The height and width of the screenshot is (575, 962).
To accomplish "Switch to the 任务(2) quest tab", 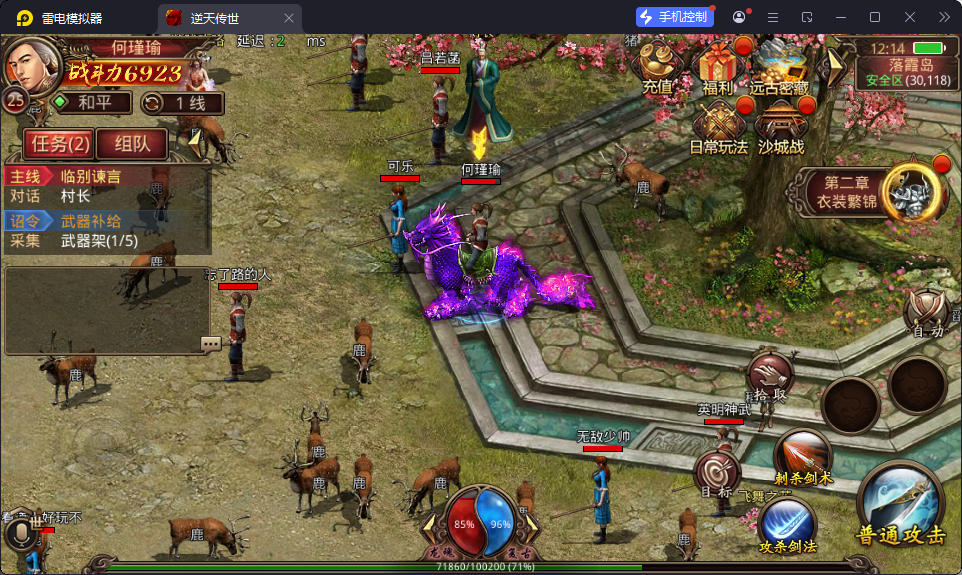I will point(60,143).
